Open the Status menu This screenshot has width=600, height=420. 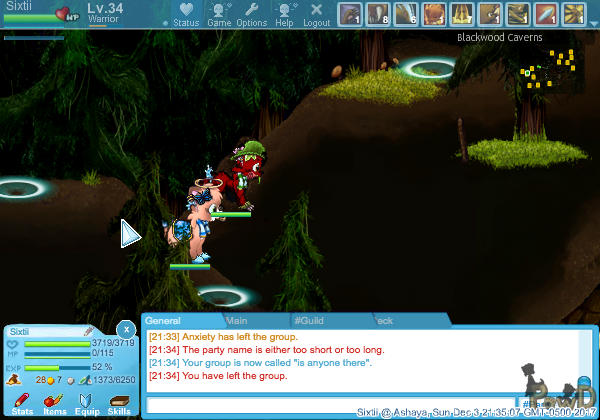click(186, 14)
